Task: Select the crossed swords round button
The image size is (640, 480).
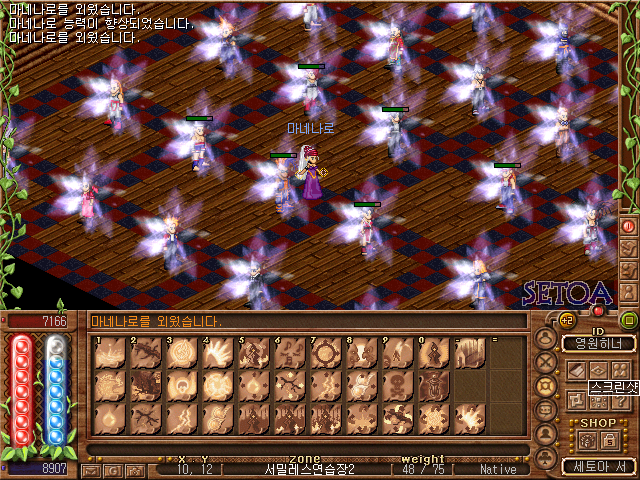Action: click(546, 362)
